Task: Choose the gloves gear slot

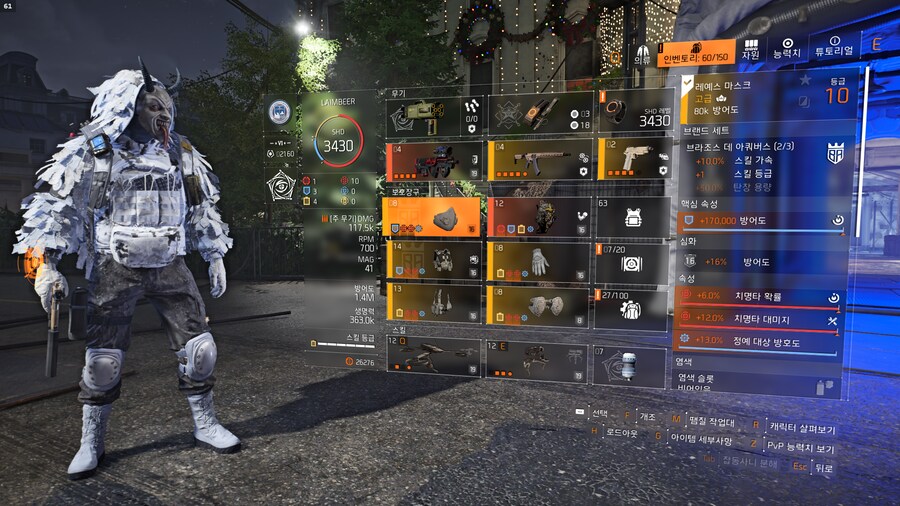Action: pyautogui.click(x=538, y=261)
